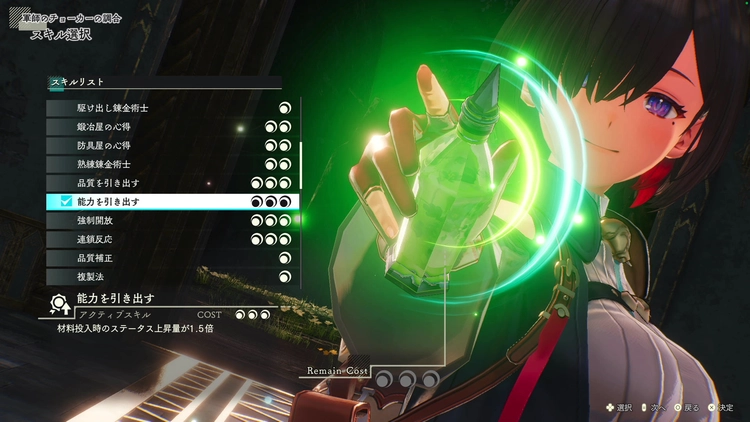
Task: Select the 強制開放 skill
Action: (x=170, y=221)
